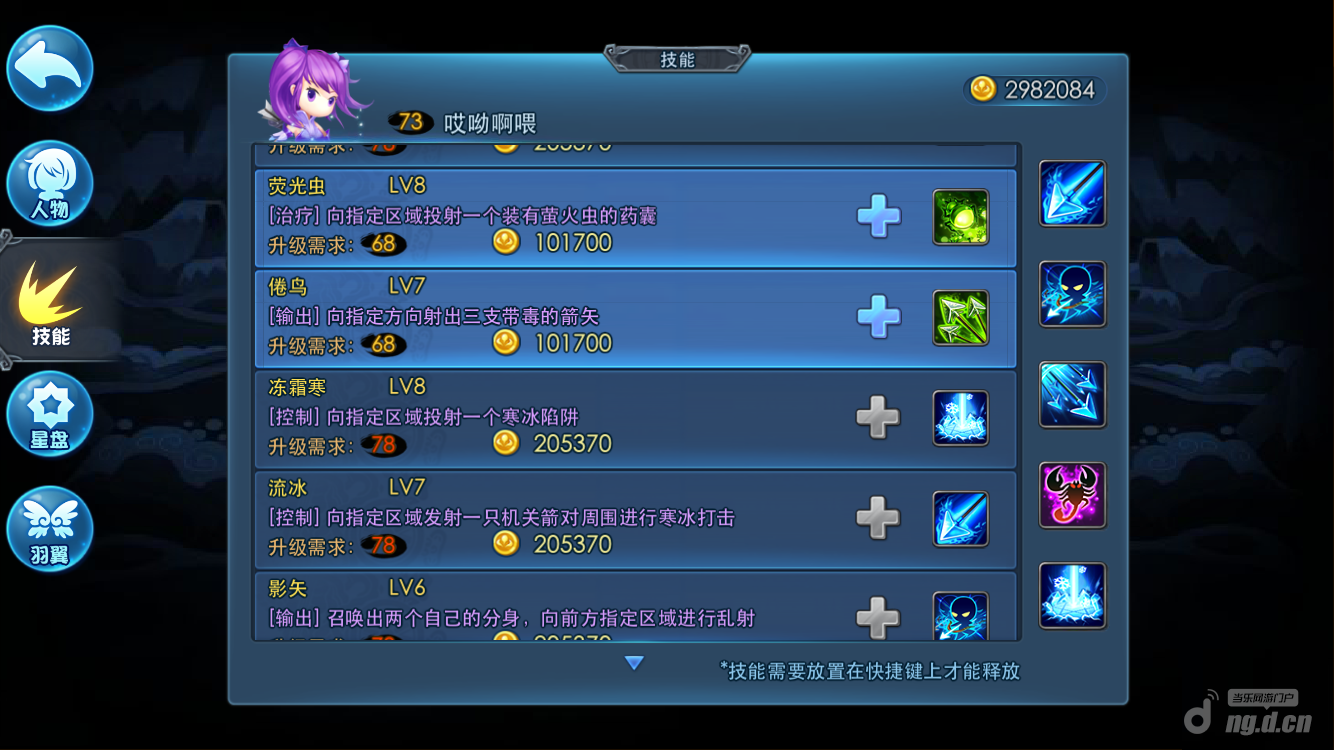The image size is (1334, 750).
Task: Click the gold coin balance 2982084
Action: tap(1036, 90)
